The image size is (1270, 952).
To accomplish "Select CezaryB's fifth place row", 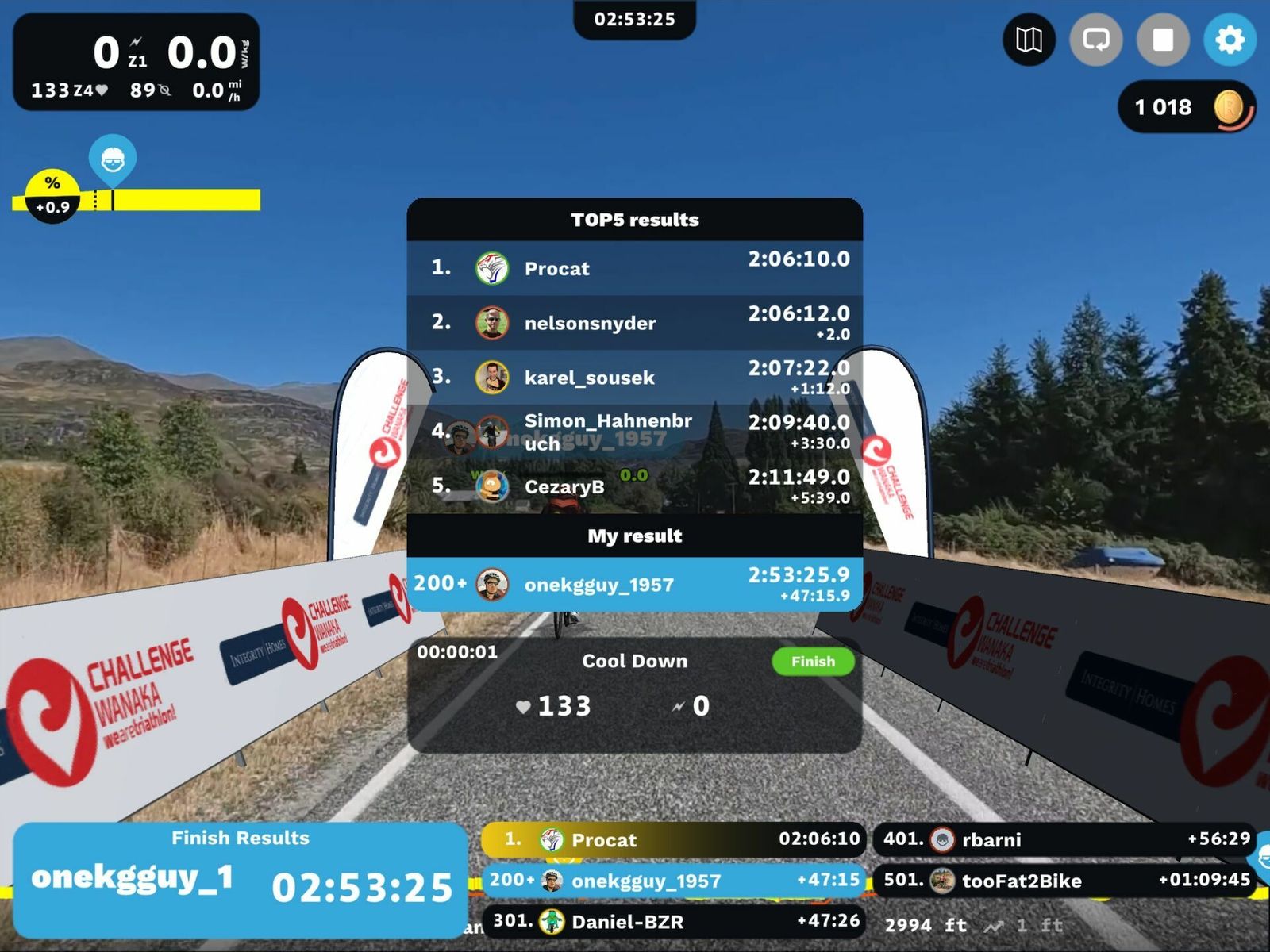I will tap(634, 486).
